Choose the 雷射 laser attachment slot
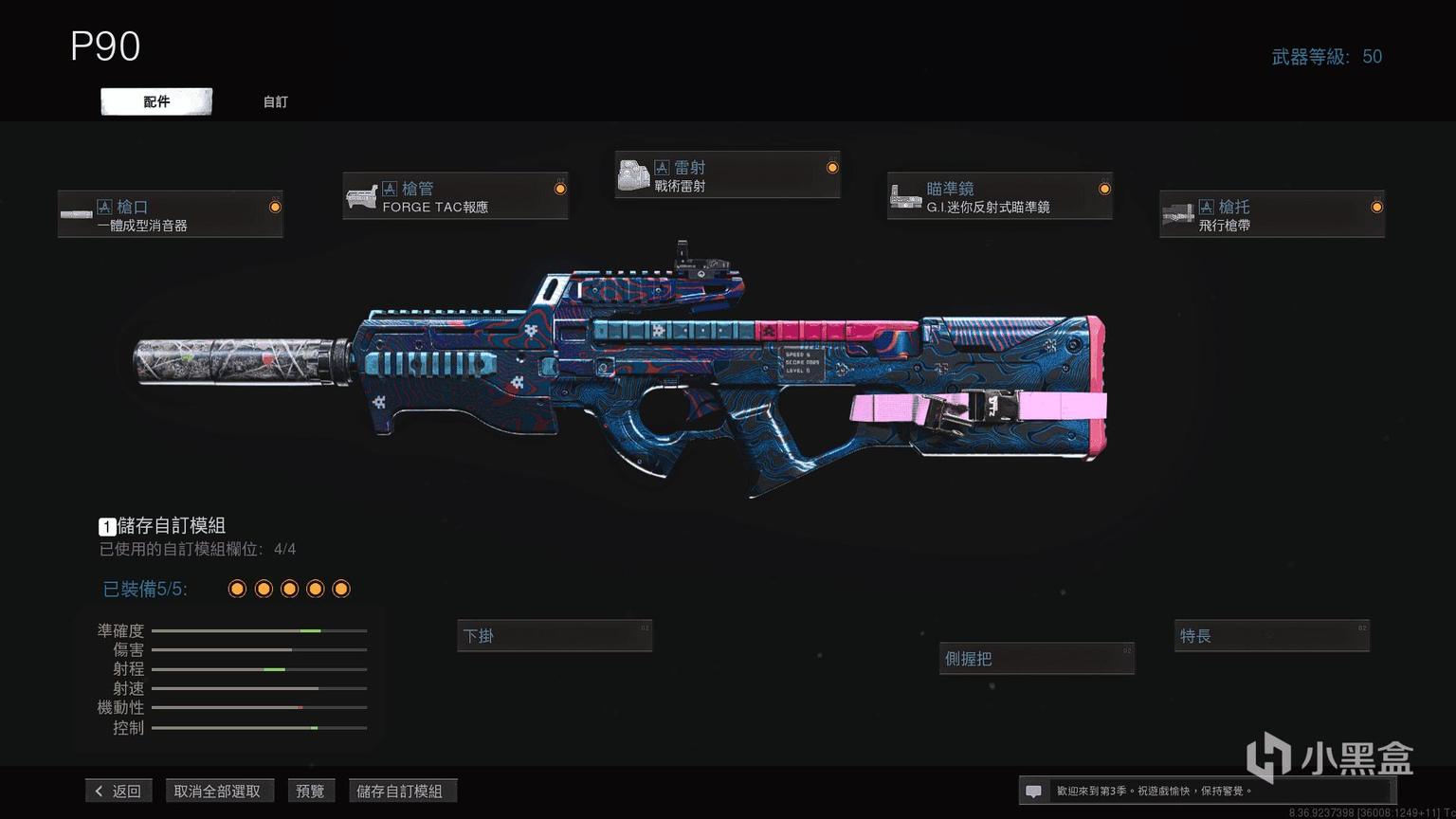Viewport: 1456px width, 819px height. click(x=727, y=175)
